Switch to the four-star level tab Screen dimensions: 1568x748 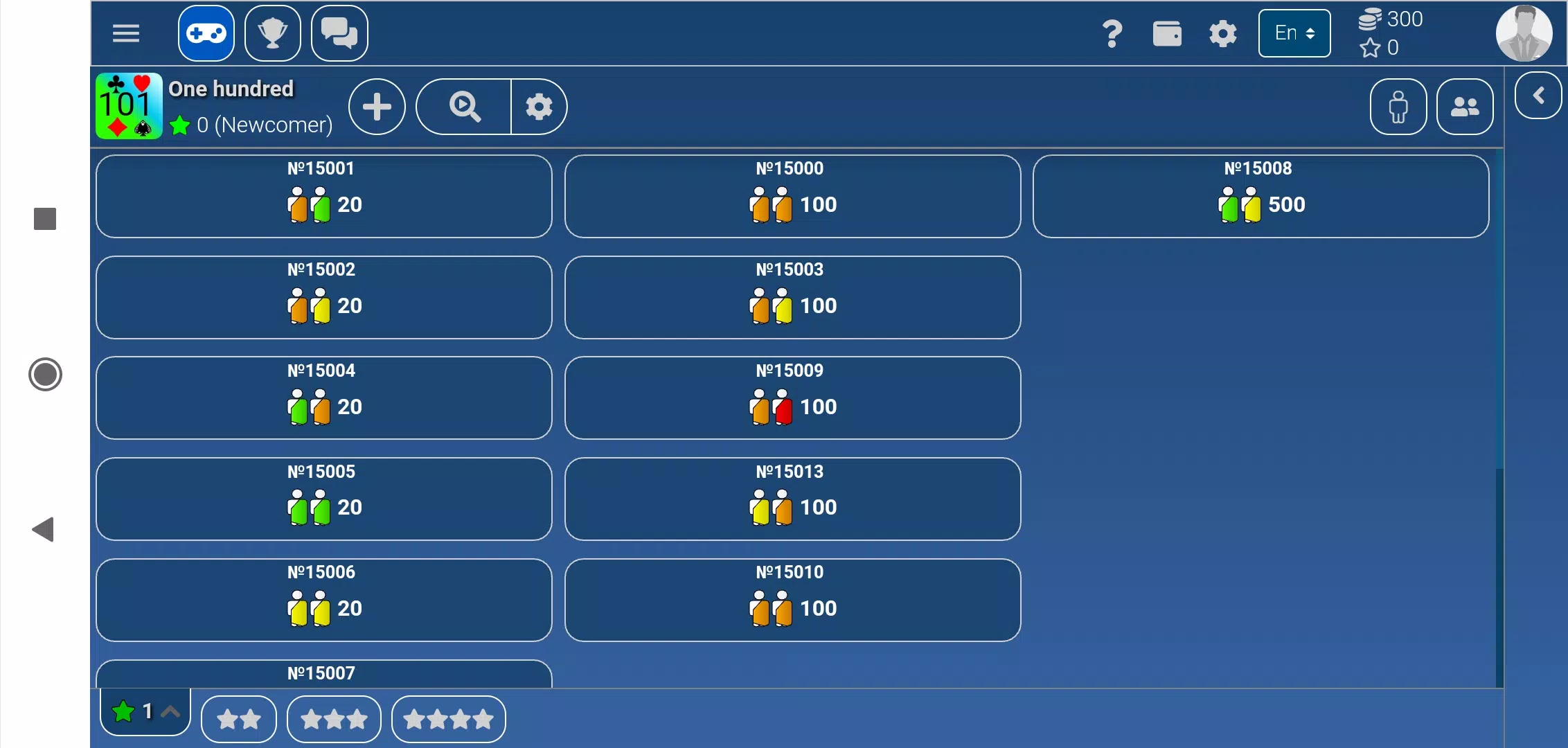pos(448,720)
